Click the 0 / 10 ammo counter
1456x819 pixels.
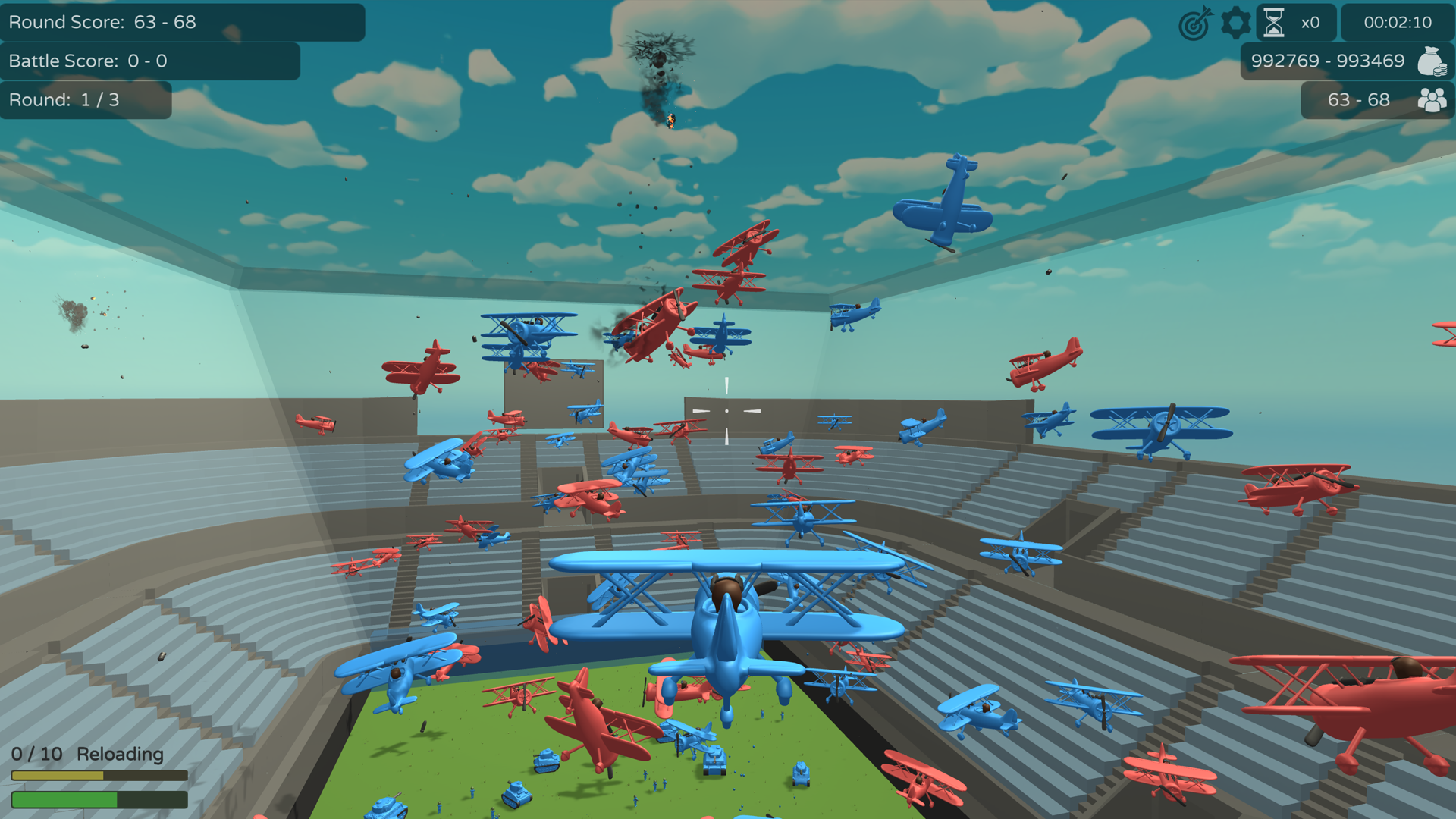[36, 755]
